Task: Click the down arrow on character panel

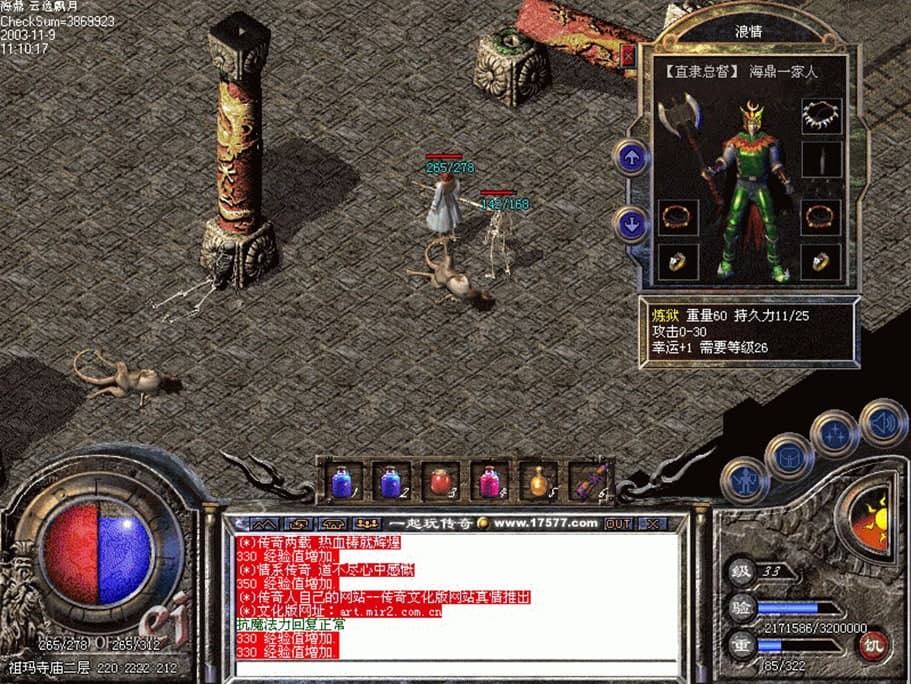Action: pos(631,222)
